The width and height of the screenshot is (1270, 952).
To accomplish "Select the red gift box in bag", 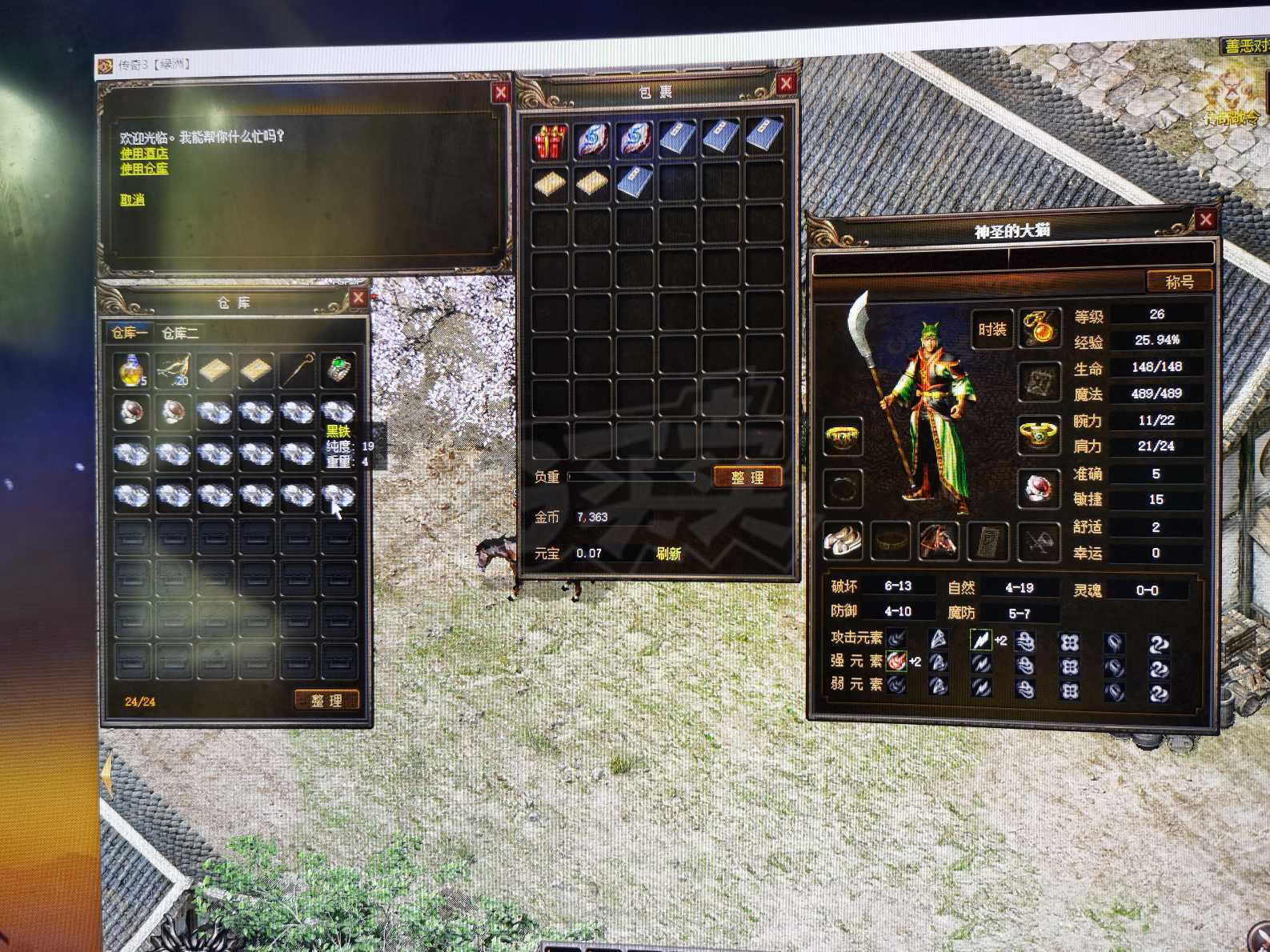I will tap(551, 140).
